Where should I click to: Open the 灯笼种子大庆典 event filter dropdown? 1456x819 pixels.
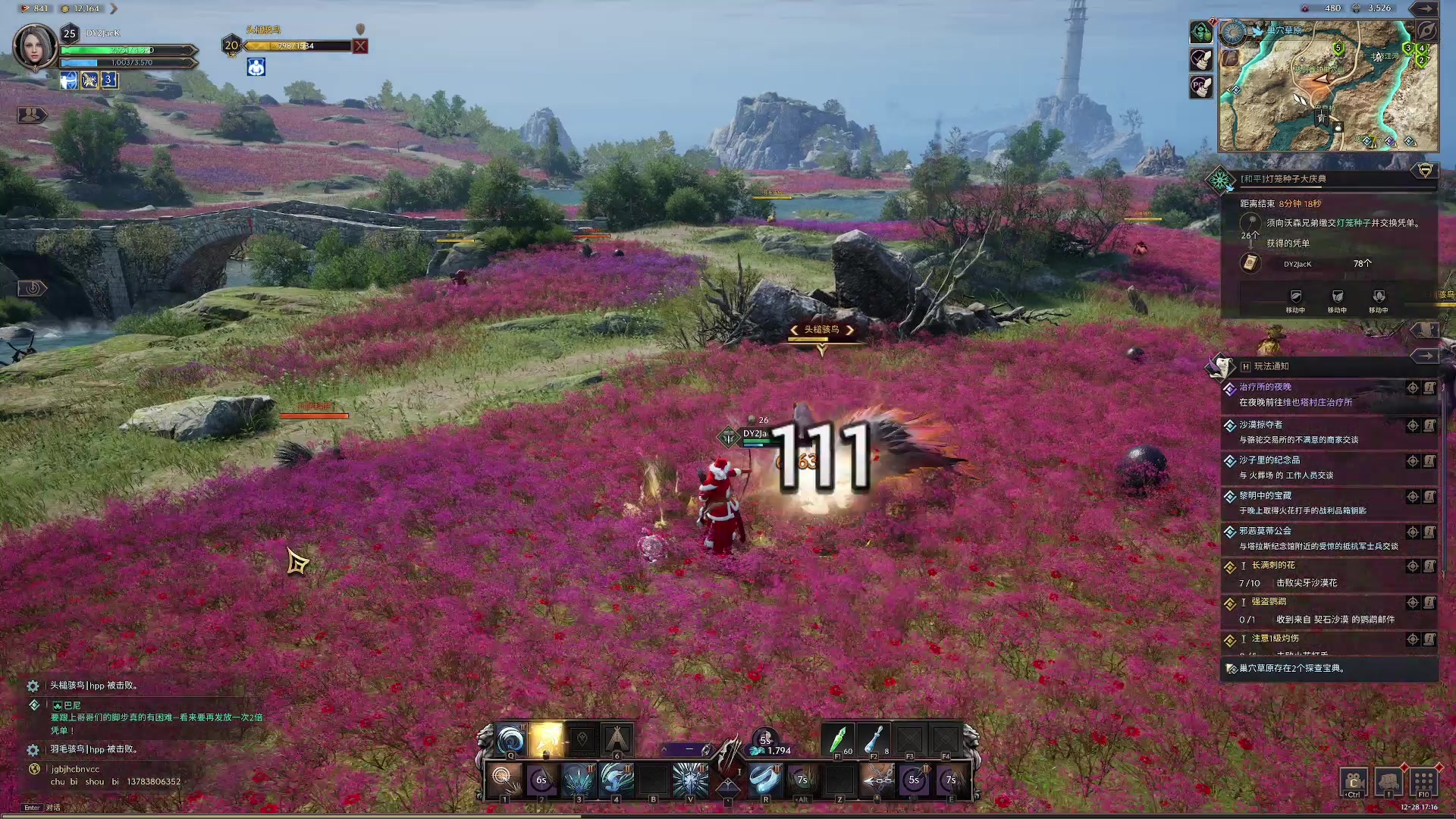point(1425,171)
